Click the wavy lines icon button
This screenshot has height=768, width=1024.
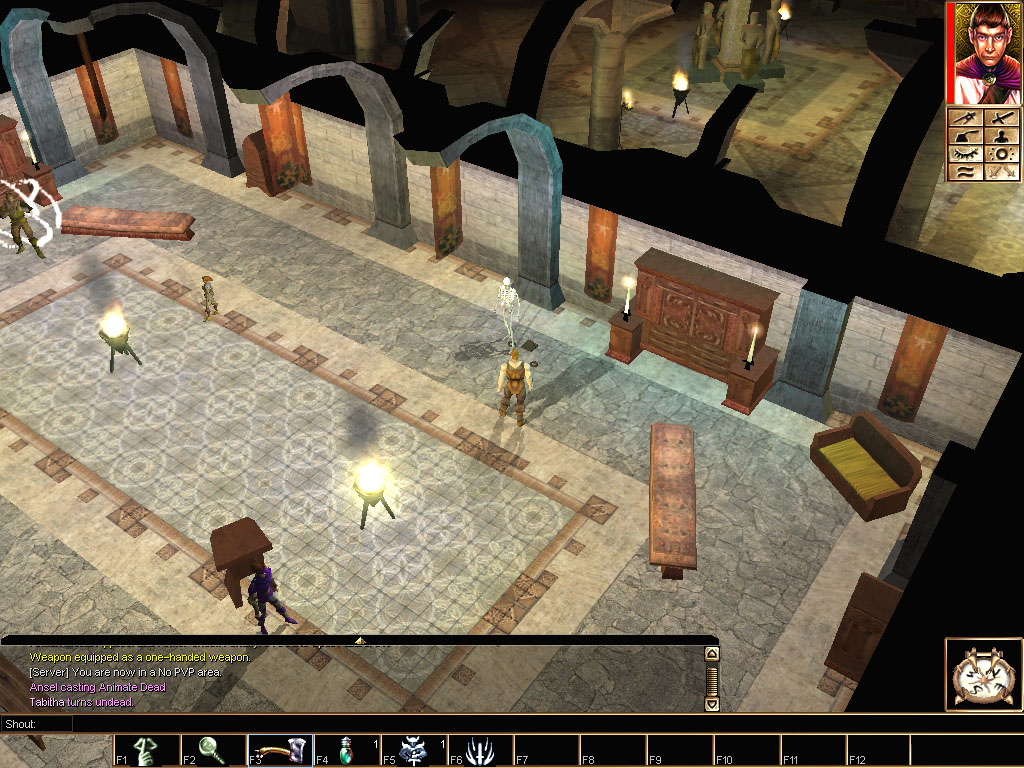pos(965,172)
